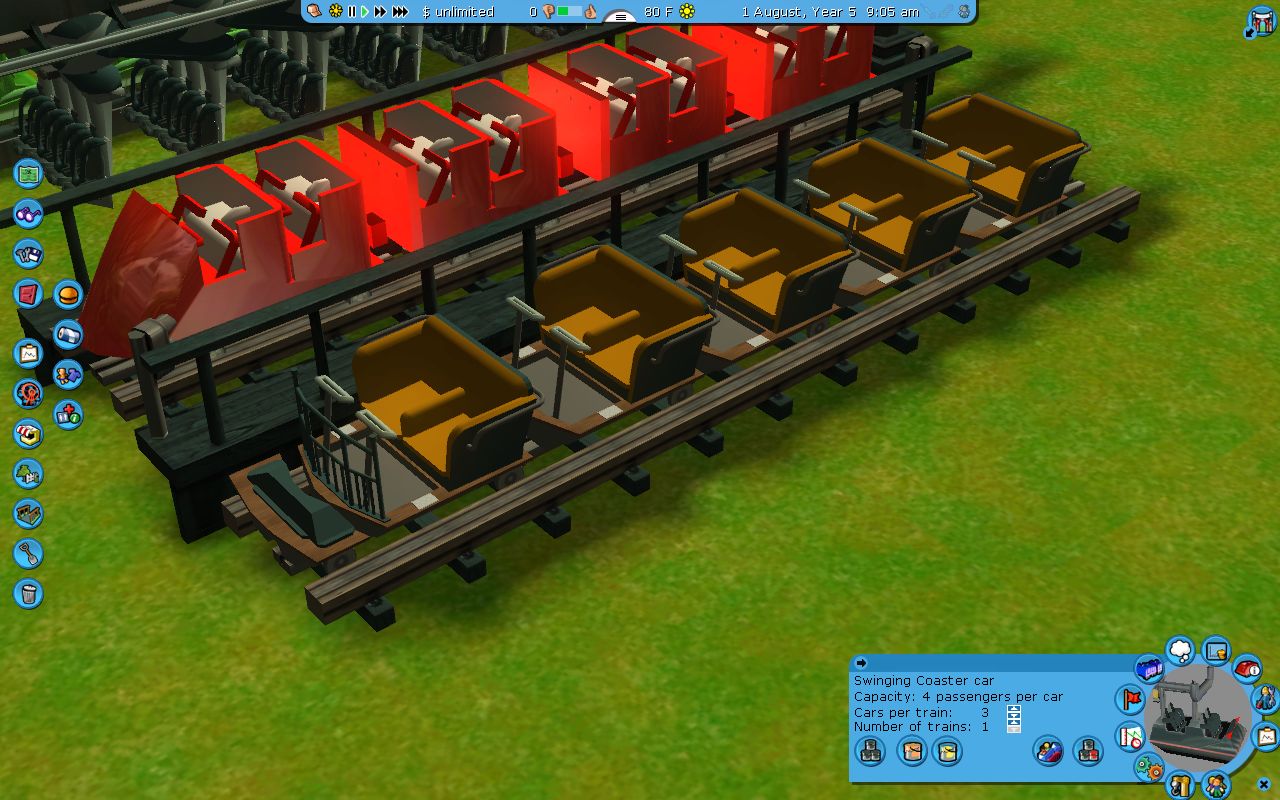Switch to the gears operating mode tab

[x=1150, y=769]
